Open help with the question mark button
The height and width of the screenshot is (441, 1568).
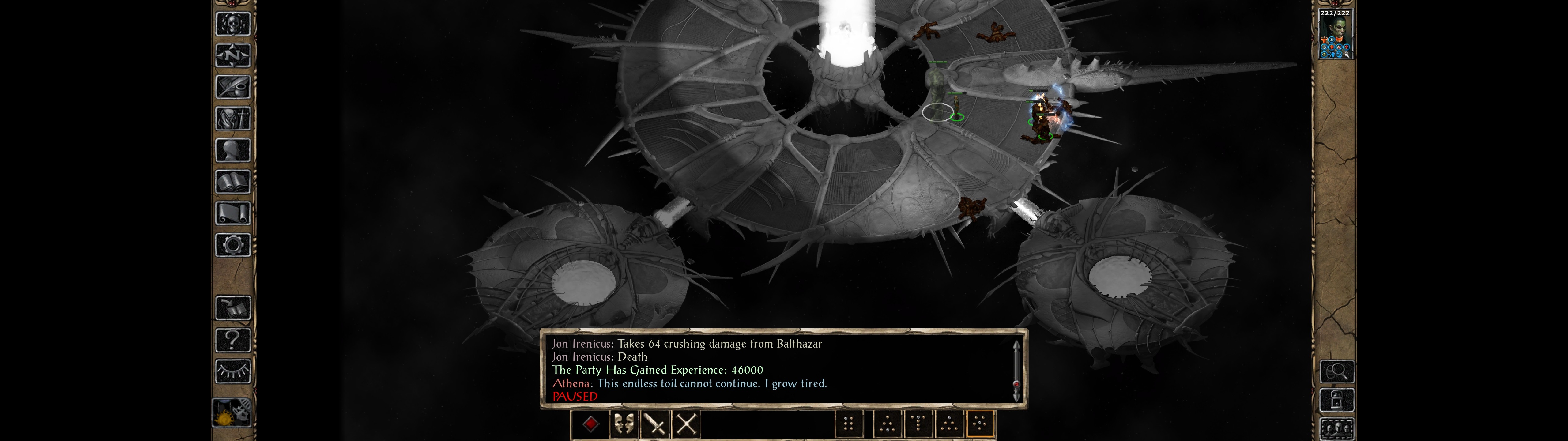point(232,339)
